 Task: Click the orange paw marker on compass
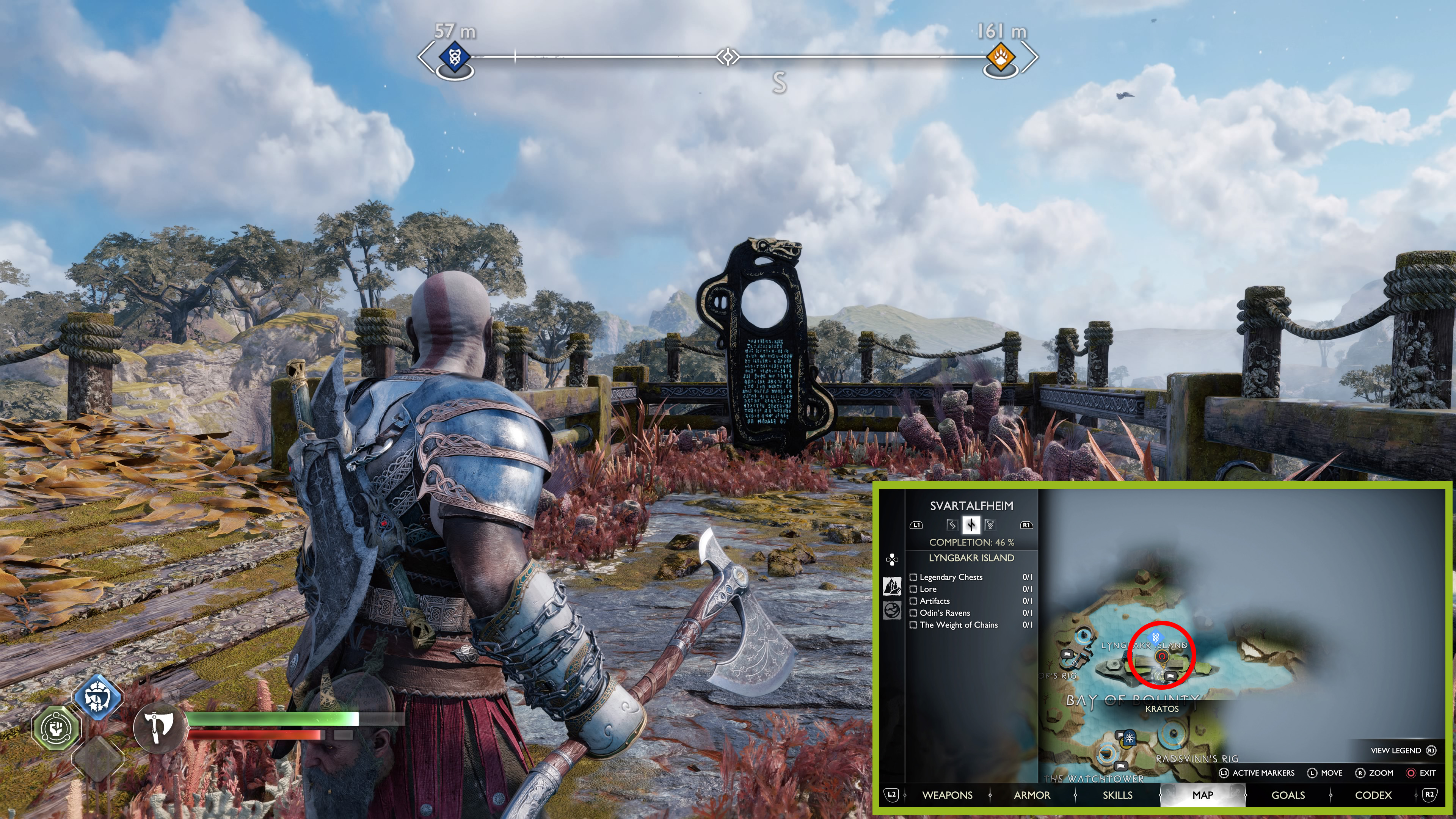(1001, 58)
